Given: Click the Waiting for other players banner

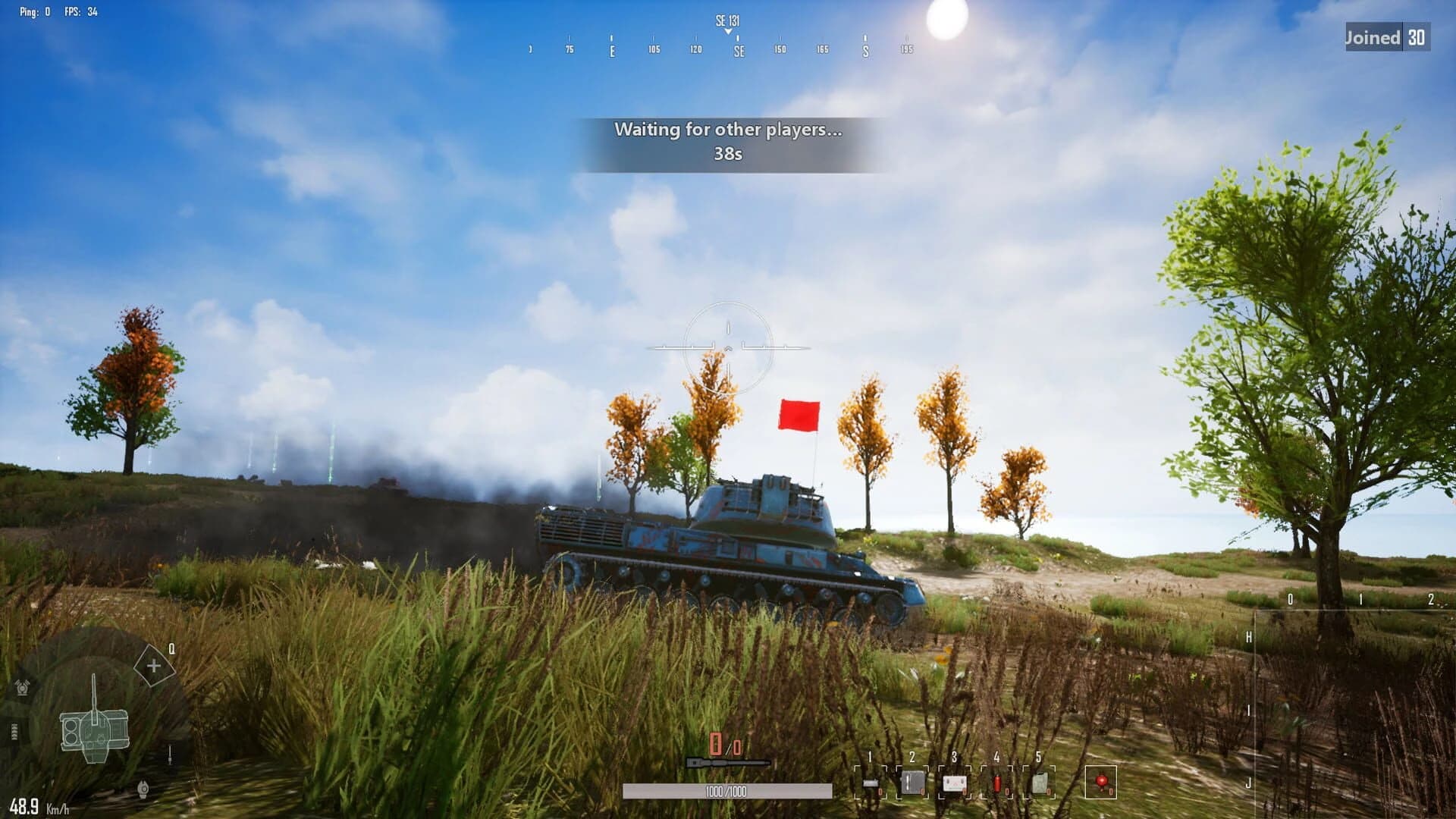Looking at the screenshot, I should point(728,130).
